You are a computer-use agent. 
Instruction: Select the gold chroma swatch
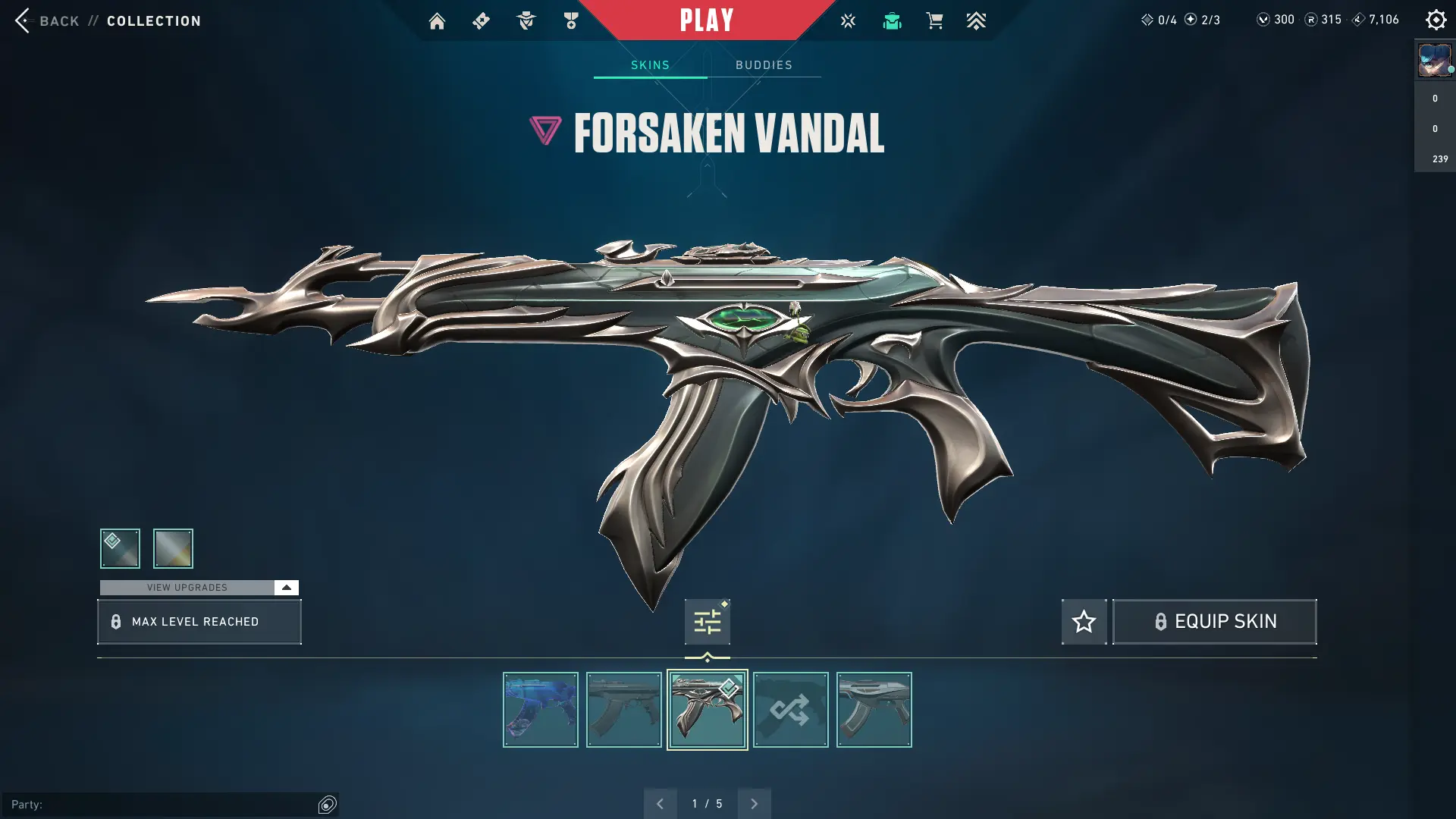173,548
